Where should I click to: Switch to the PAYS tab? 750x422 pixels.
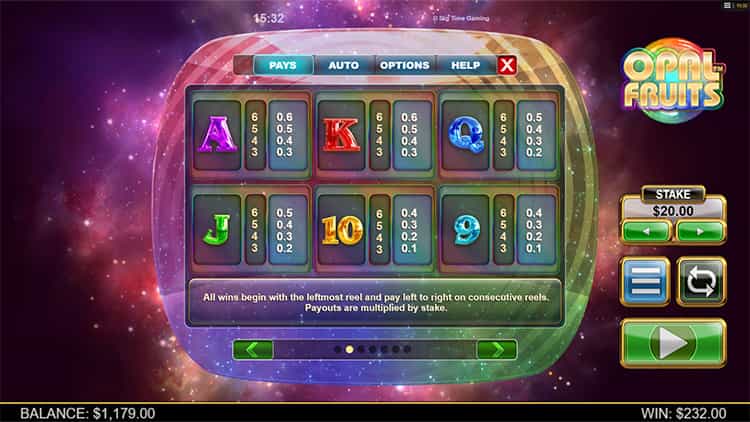pos(283,66)
